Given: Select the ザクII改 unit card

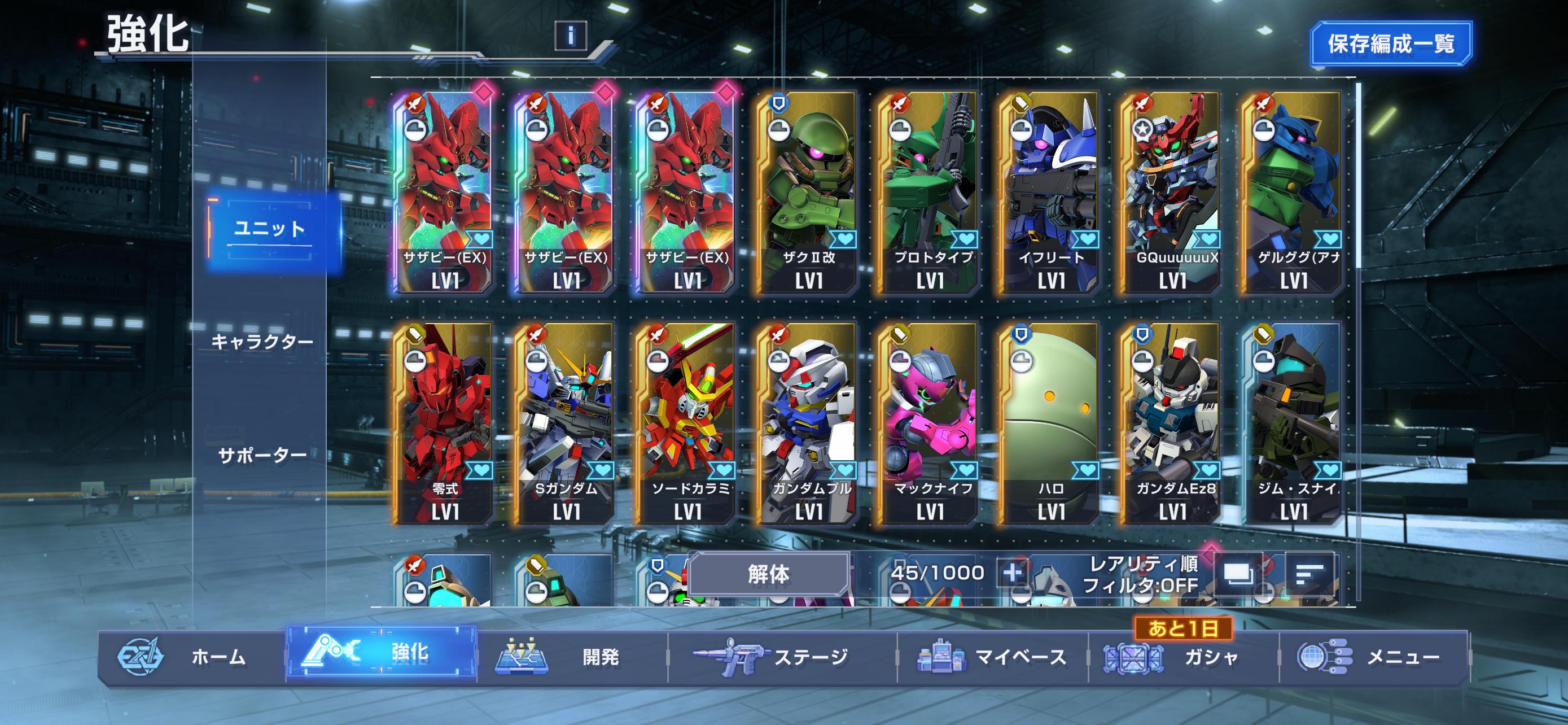Looking at the screenshot, I should pyautogui.click(x=808, y=192).
